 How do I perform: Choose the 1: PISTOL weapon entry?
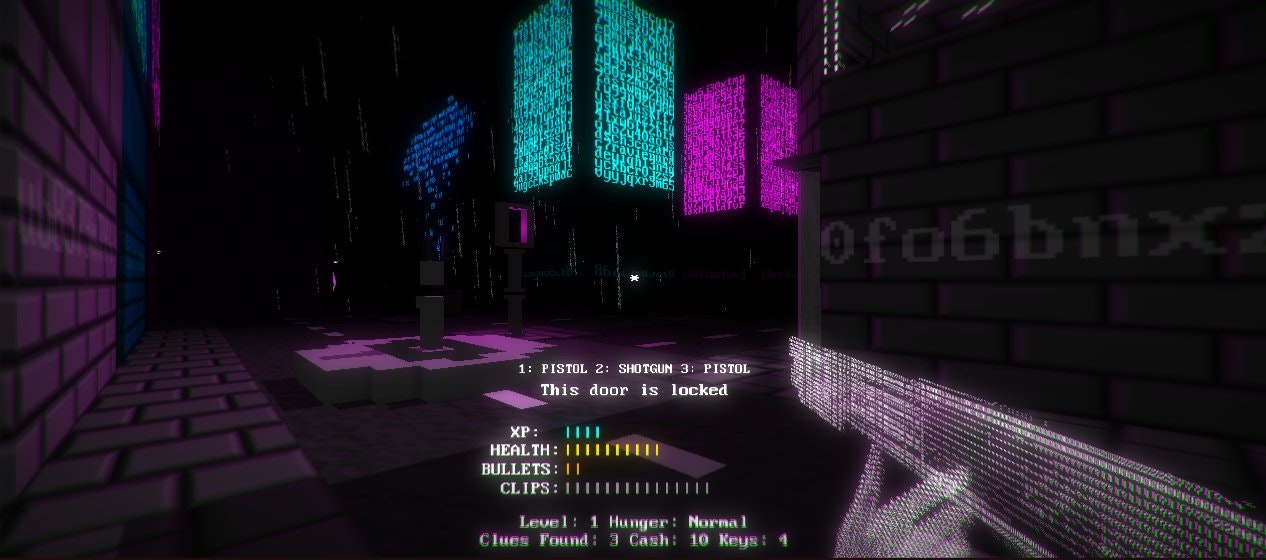(x=553, y=369)
